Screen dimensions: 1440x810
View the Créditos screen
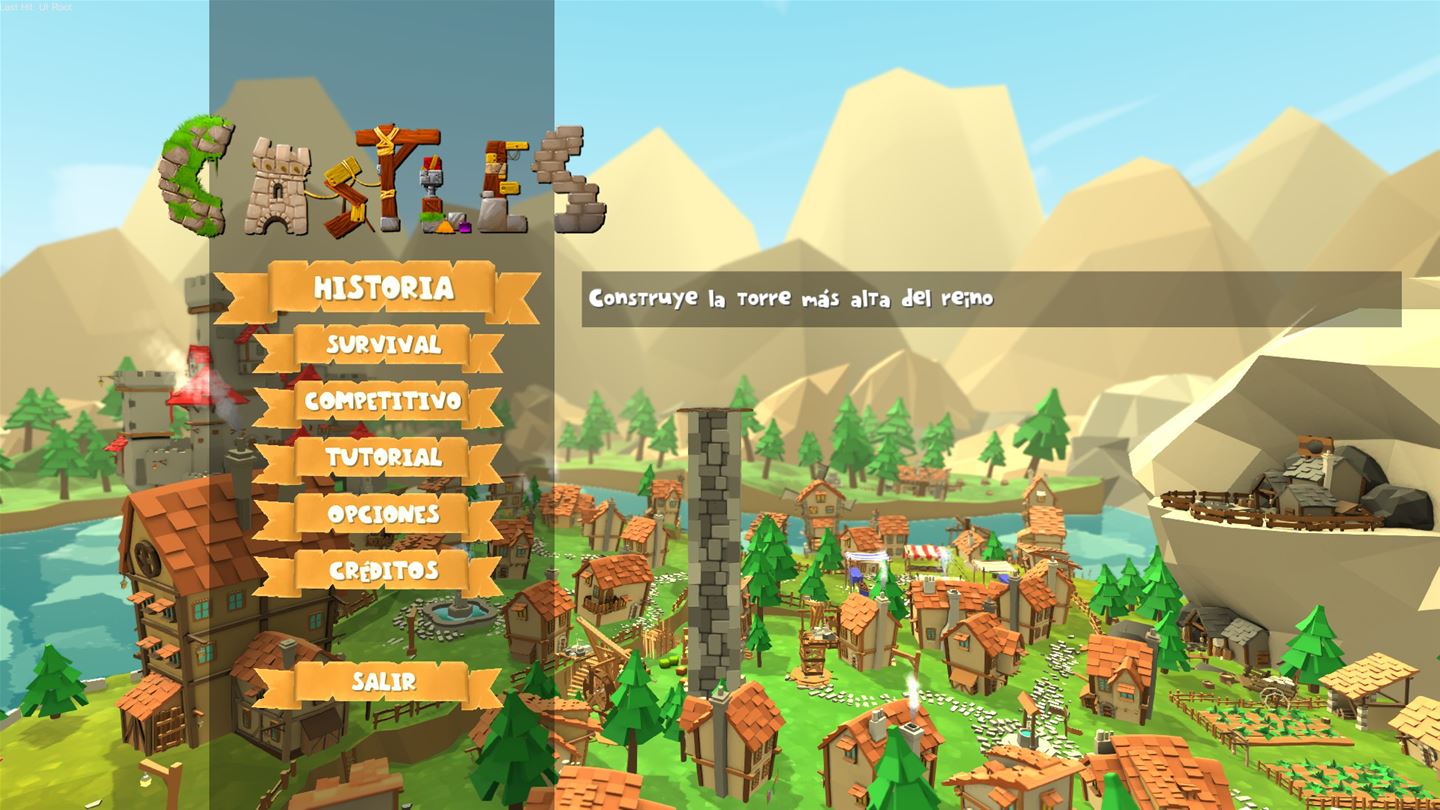(383, 570)
